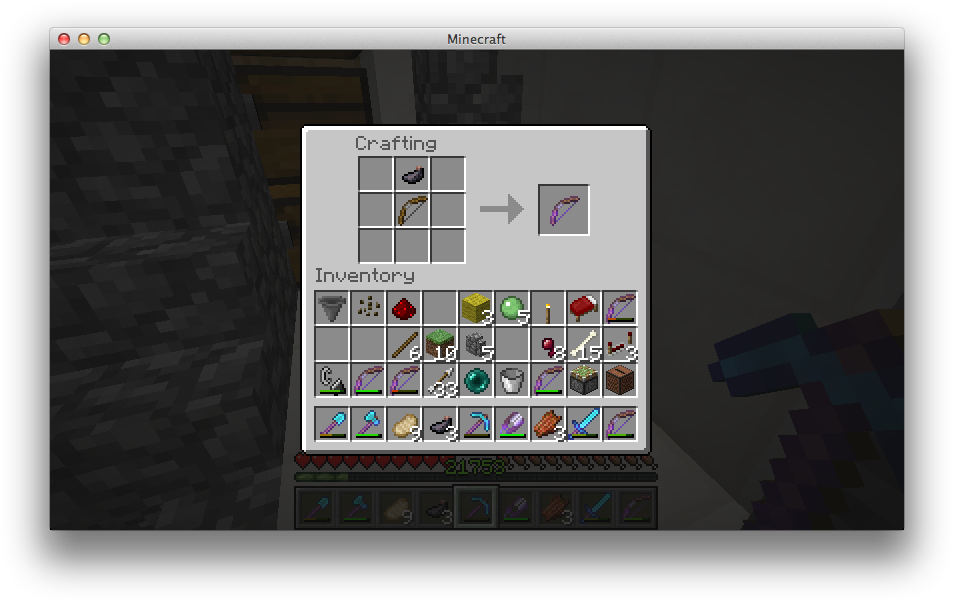The height and width of the screenshot is (601, 953).
Task: Pick up the diamond shovel
Action: 331,425
